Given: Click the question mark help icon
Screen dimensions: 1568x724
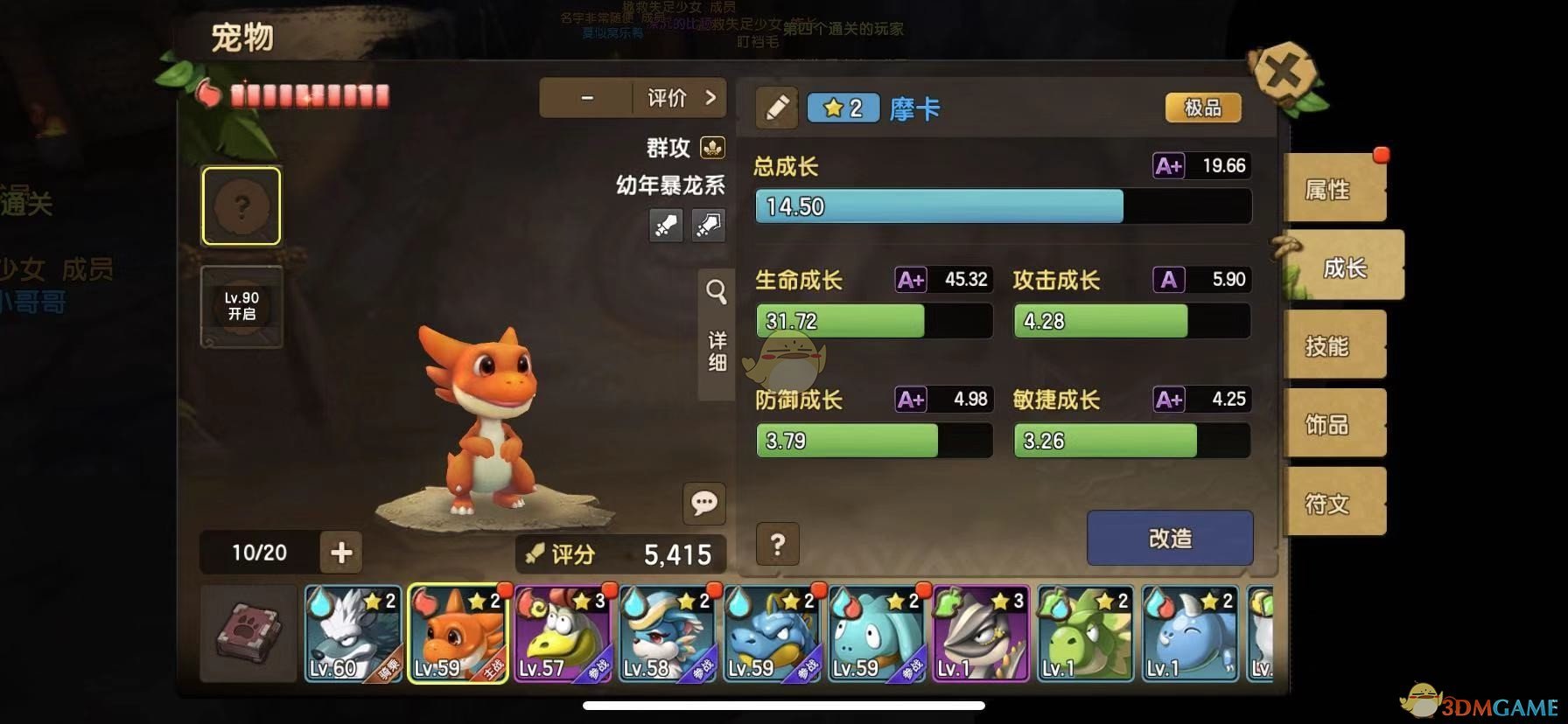Looking at the screenshot, I should pos(777,545).
